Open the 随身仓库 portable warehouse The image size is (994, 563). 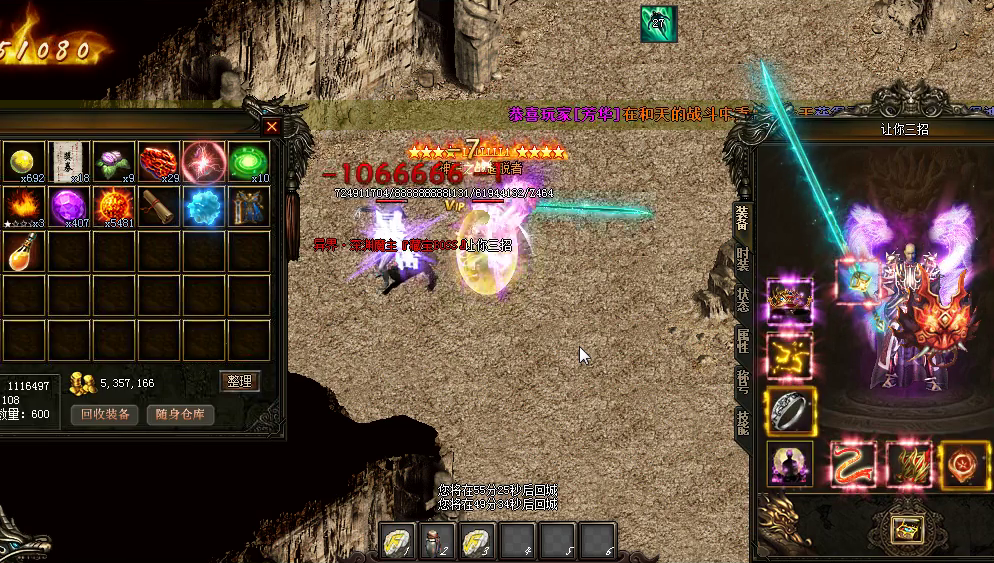pos(180,414)
